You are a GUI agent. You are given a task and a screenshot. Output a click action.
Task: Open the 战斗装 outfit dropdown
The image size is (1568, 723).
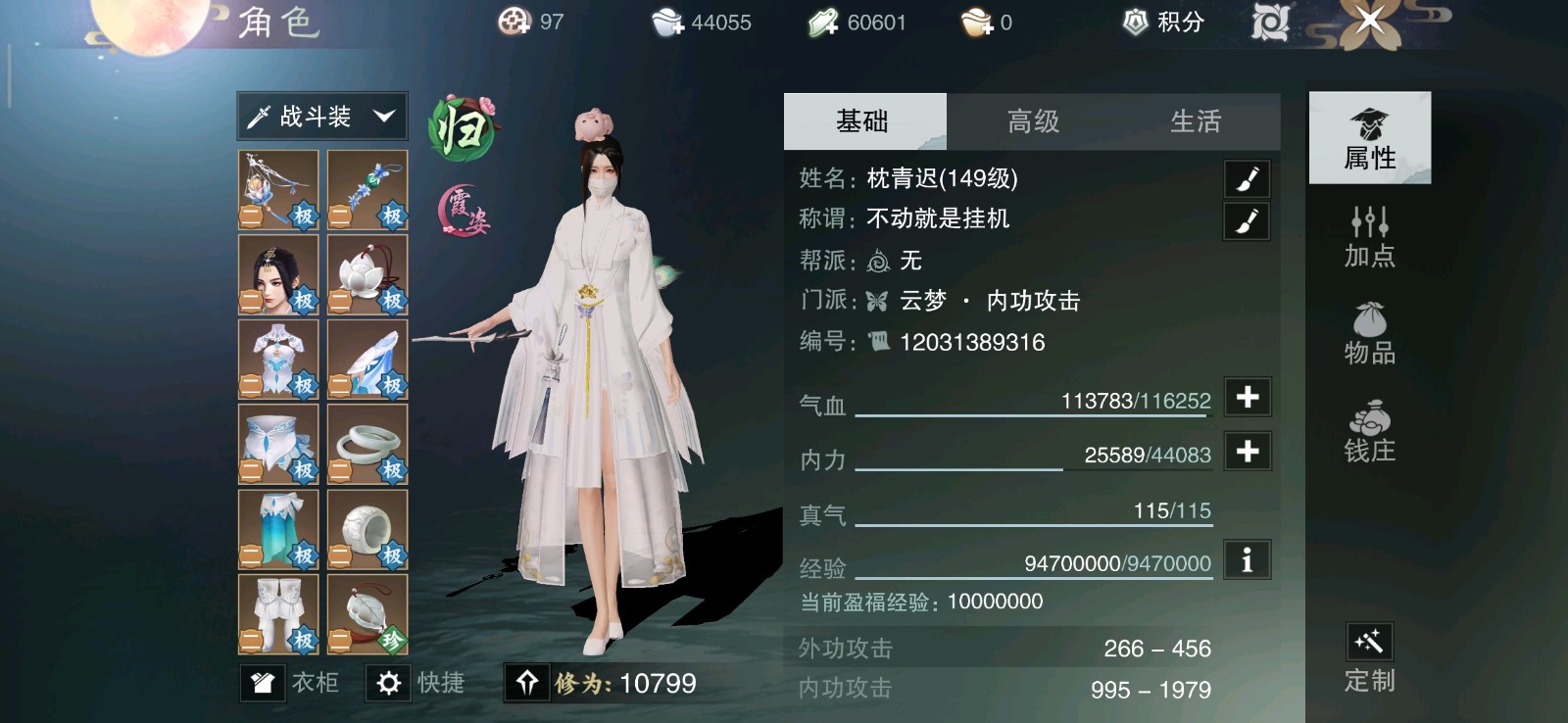[x=321, y=116]
